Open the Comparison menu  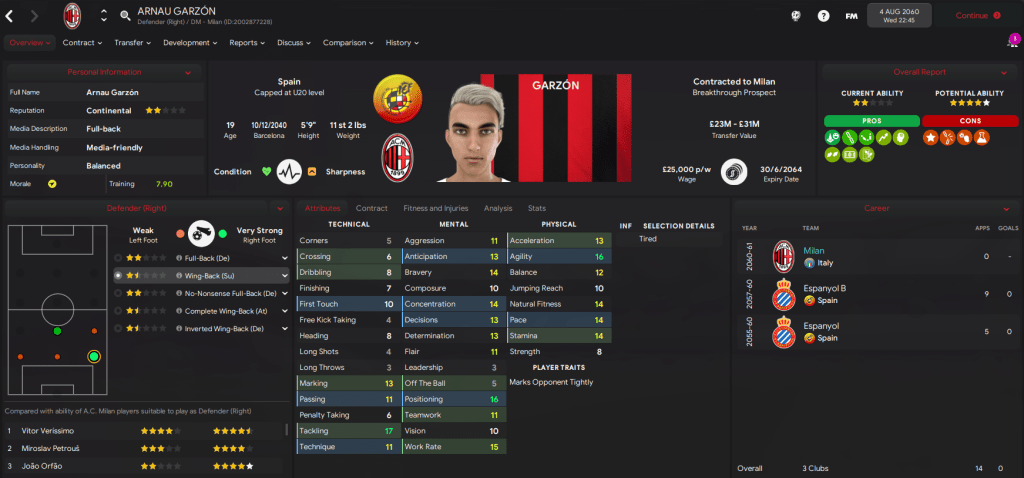pyautogui.click(x=348, y=43)
